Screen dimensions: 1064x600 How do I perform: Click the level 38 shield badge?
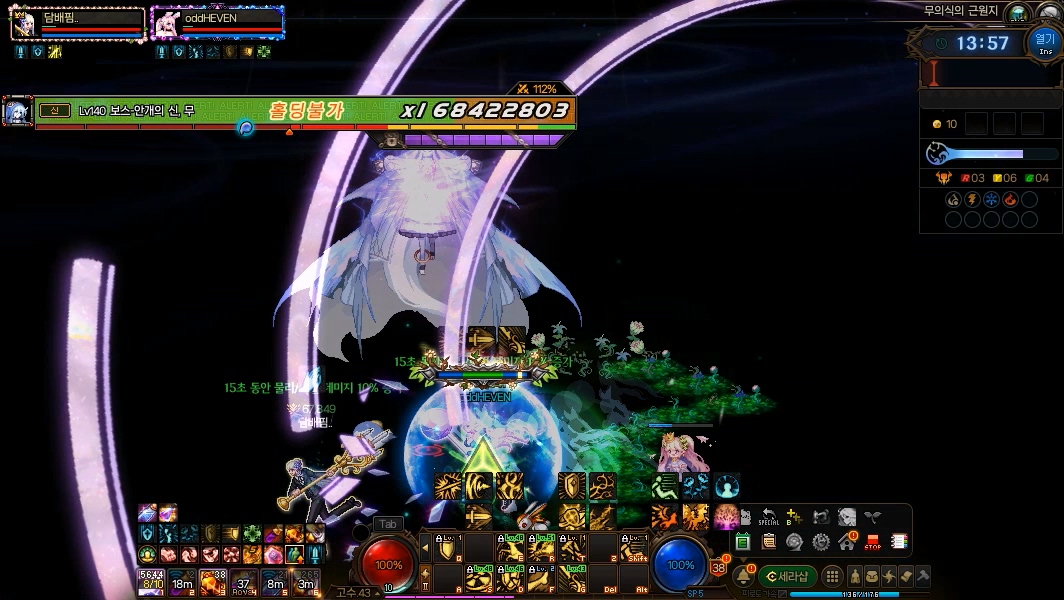pos(717,568)
